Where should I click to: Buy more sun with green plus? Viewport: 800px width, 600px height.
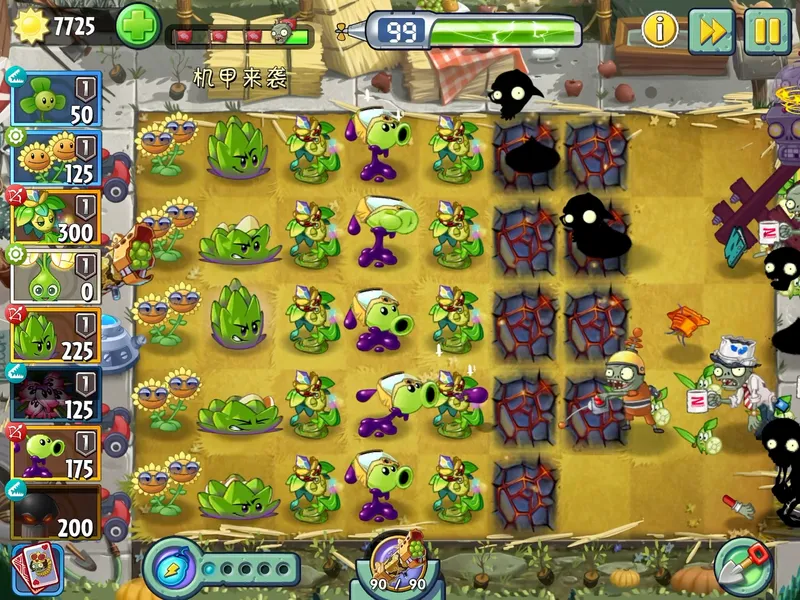(138, 26)
